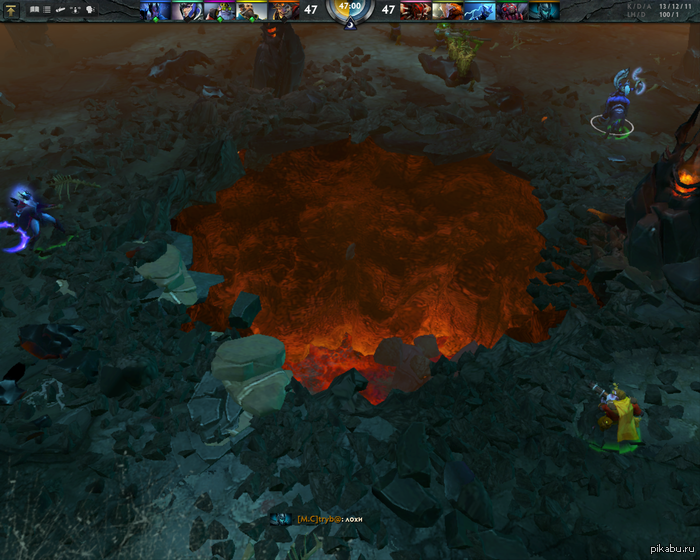Select the dark blue winged hero portrait
This screenshot has width=700, height=560.
[157, 11]
